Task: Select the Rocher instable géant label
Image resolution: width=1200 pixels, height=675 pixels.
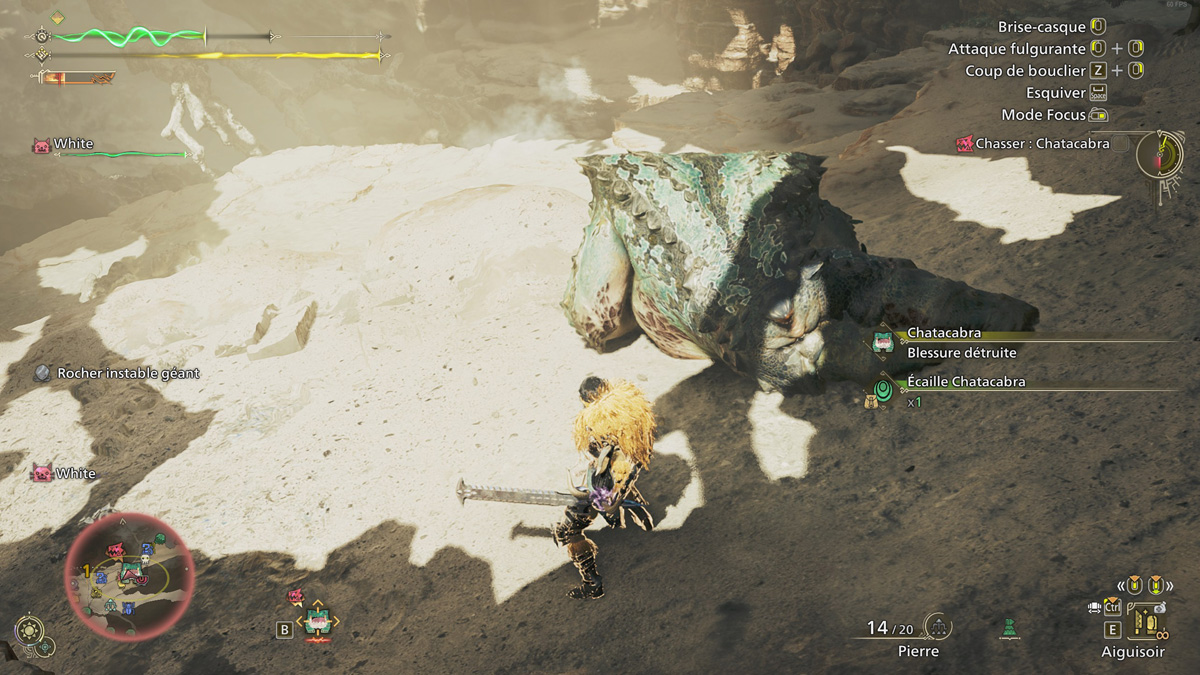Action: click(x=128, y=373)
